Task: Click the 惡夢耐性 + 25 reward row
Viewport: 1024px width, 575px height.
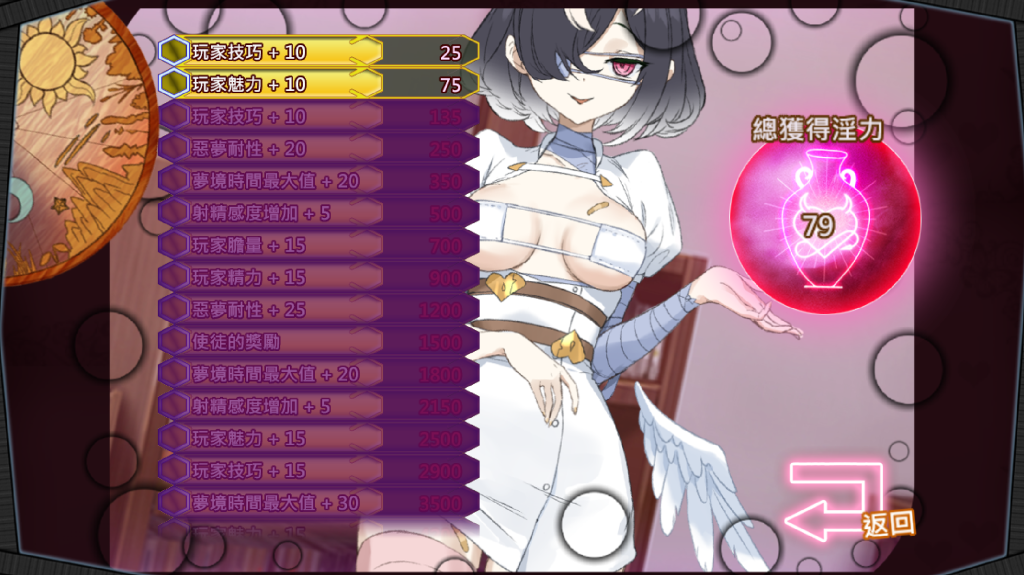Action: [x=318, y=310]
